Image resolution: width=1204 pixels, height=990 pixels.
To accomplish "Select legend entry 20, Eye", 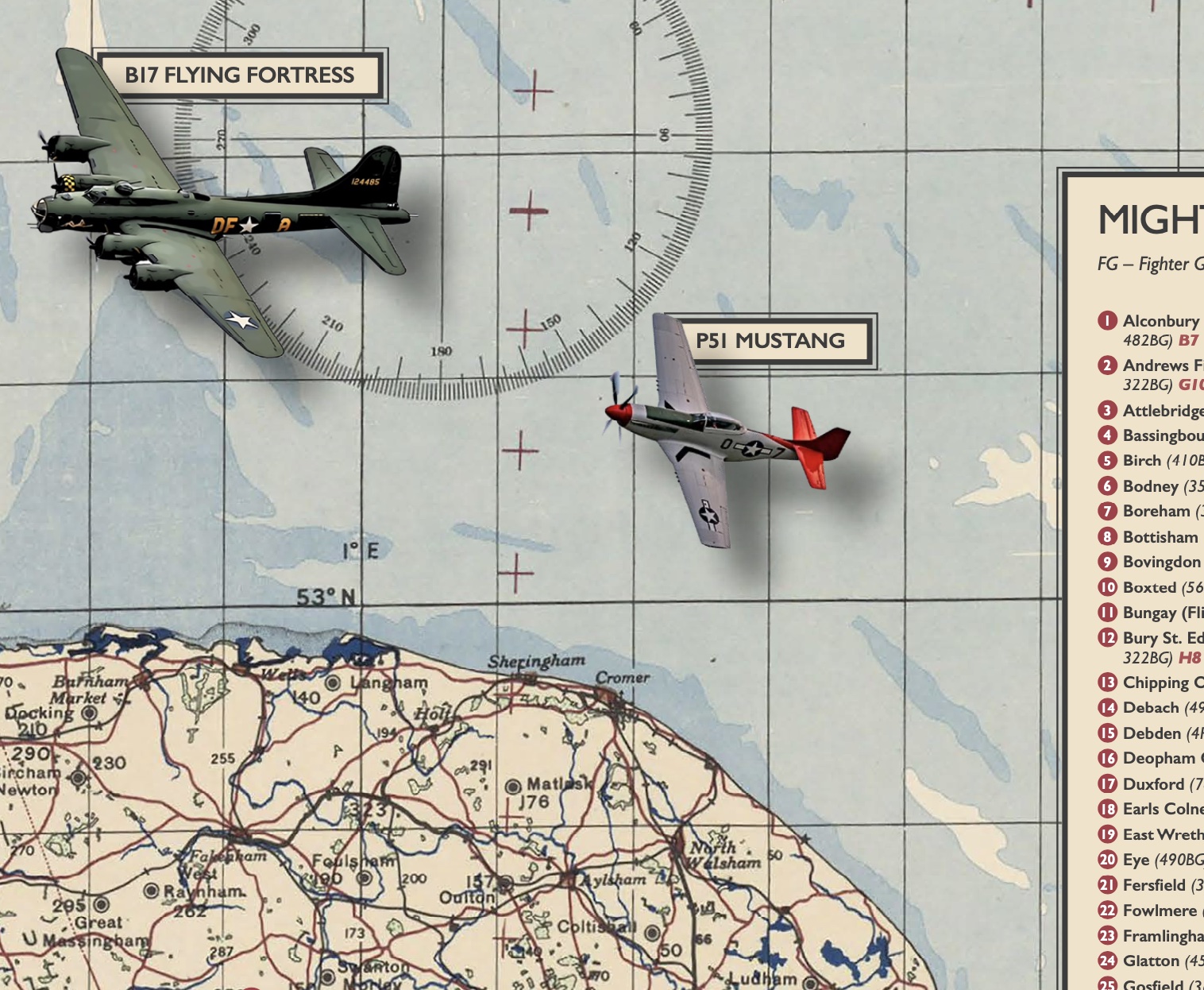I will coord(1136,860).
